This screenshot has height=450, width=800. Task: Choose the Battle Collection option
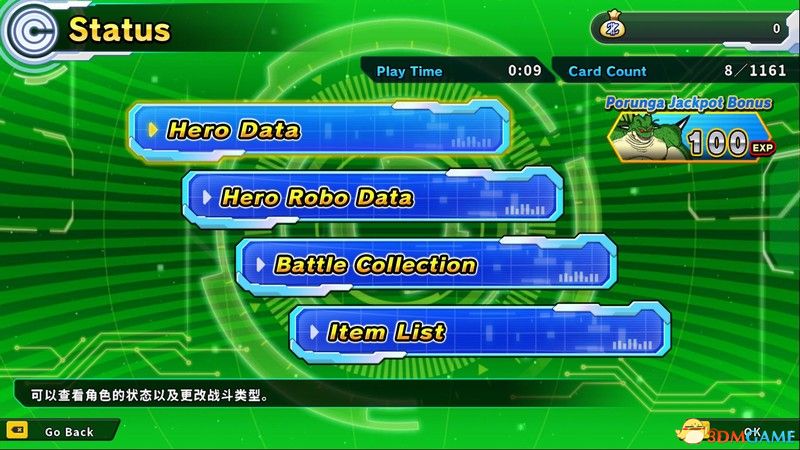(426, 265)
